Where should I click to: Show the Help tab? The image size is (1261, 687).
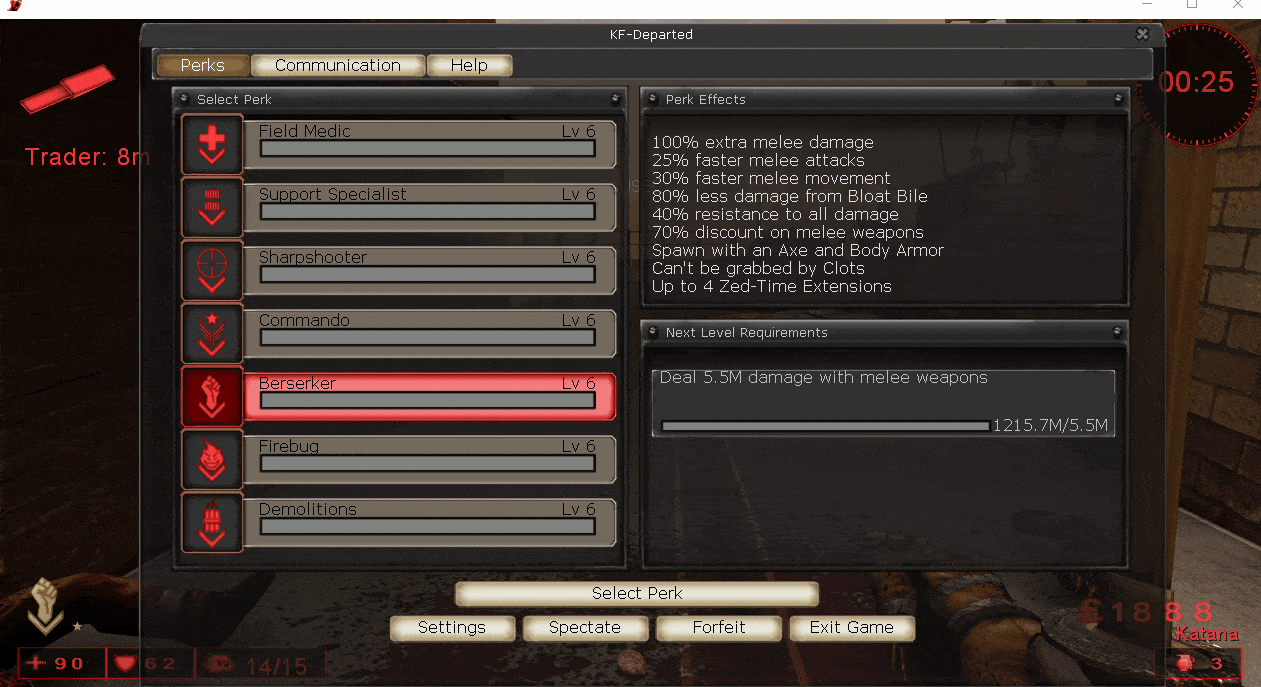469,66
